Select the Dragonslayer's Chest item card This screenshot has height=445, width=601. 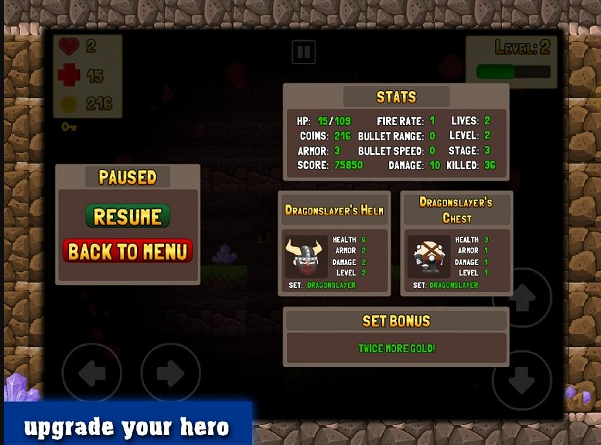(456, 244)
